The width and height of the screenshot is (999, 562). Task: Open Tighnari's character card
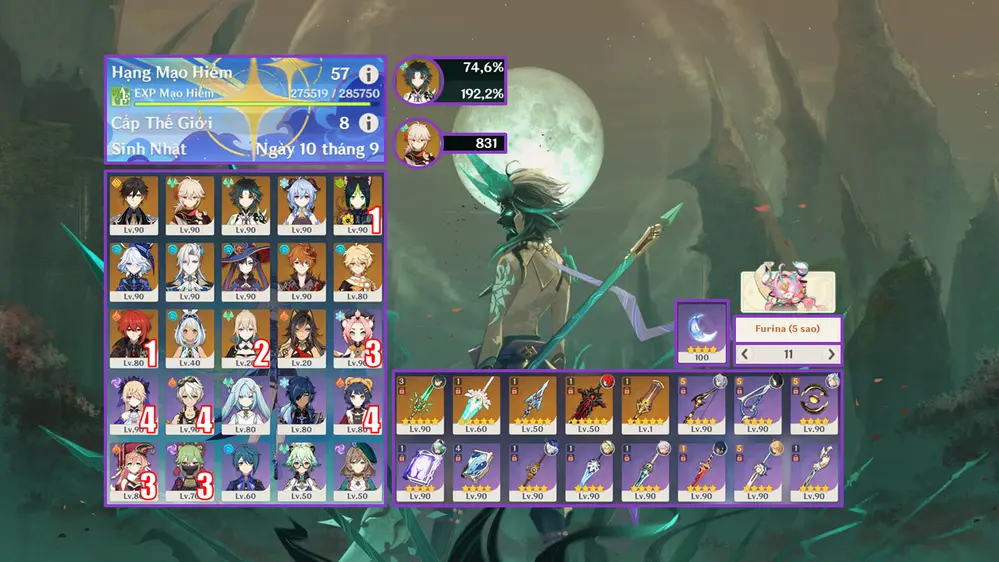click(x=356, y=206)
